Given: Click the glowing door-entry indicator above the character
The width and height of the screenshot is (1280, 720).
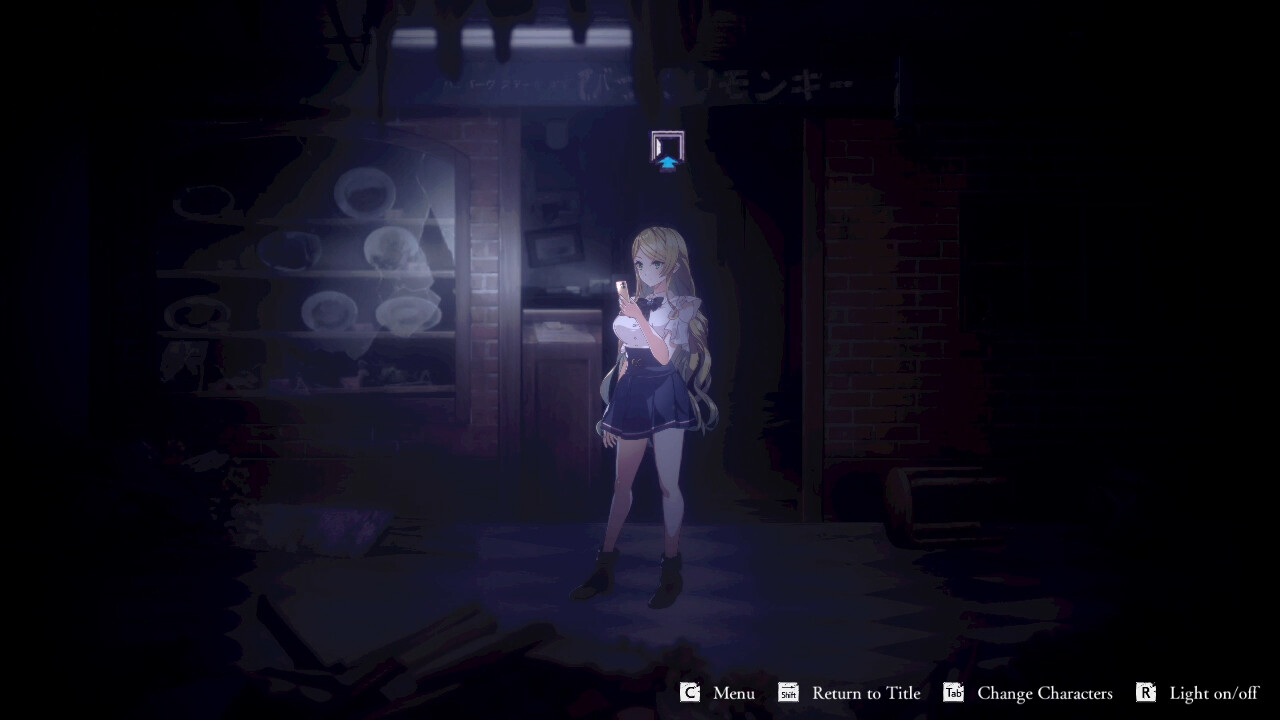Looking at the screenshot, I should (x=666, y=148).
